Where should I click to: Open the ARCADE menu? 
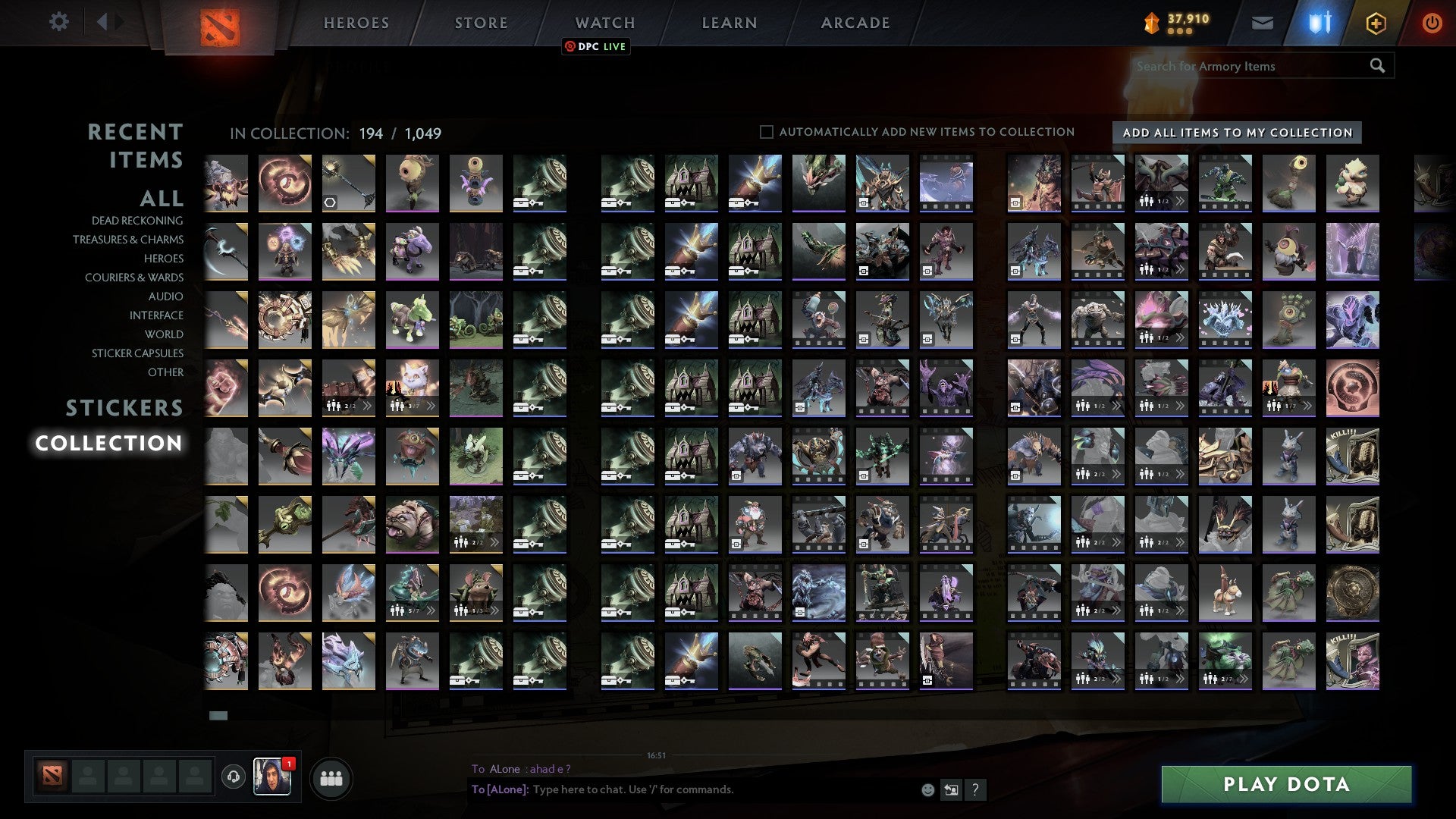coord(855,22)
